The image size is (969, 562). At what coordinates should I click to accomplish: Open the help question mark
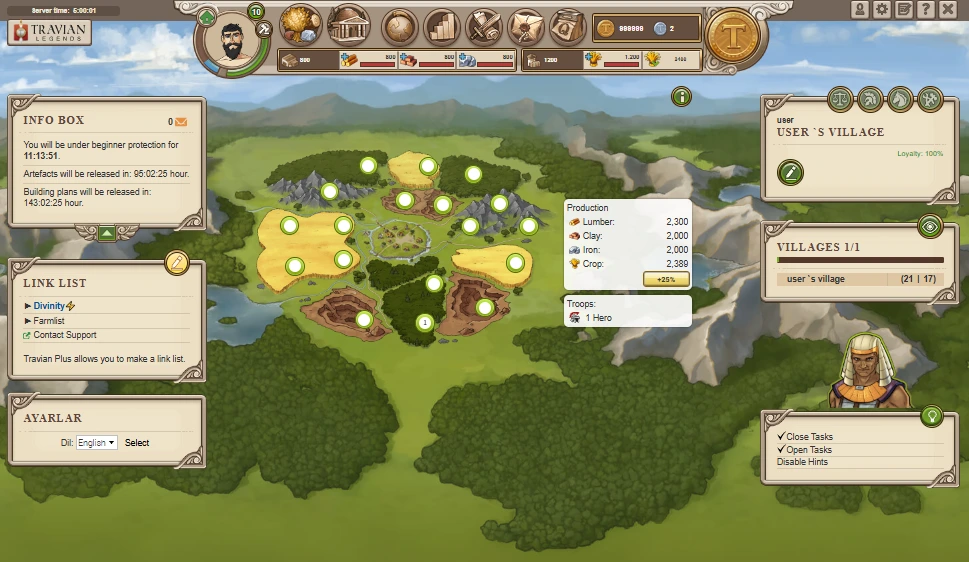[926, 9]
